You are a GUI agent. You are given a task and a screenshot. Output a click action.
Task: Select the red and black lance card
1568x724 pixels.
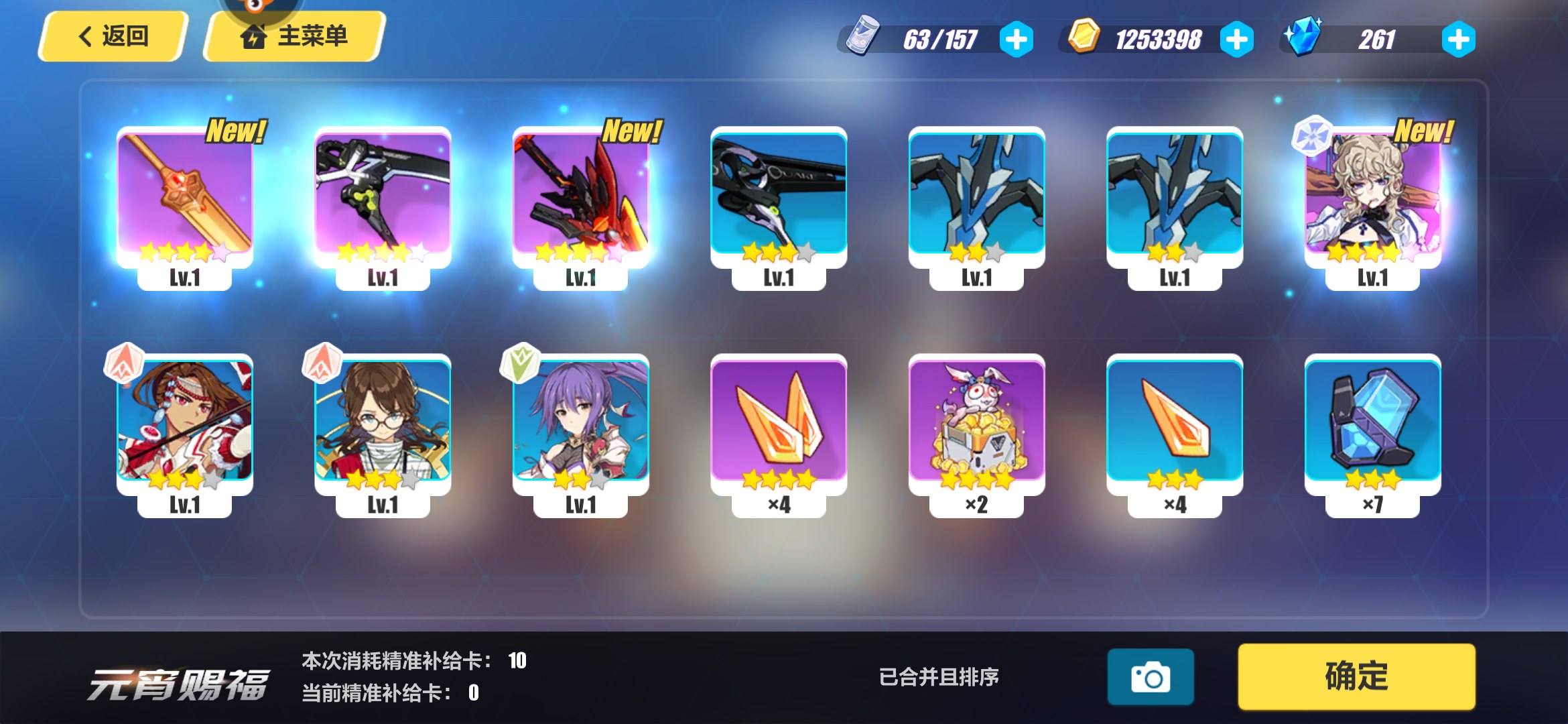pyautogui.click(x=580, y=198)
